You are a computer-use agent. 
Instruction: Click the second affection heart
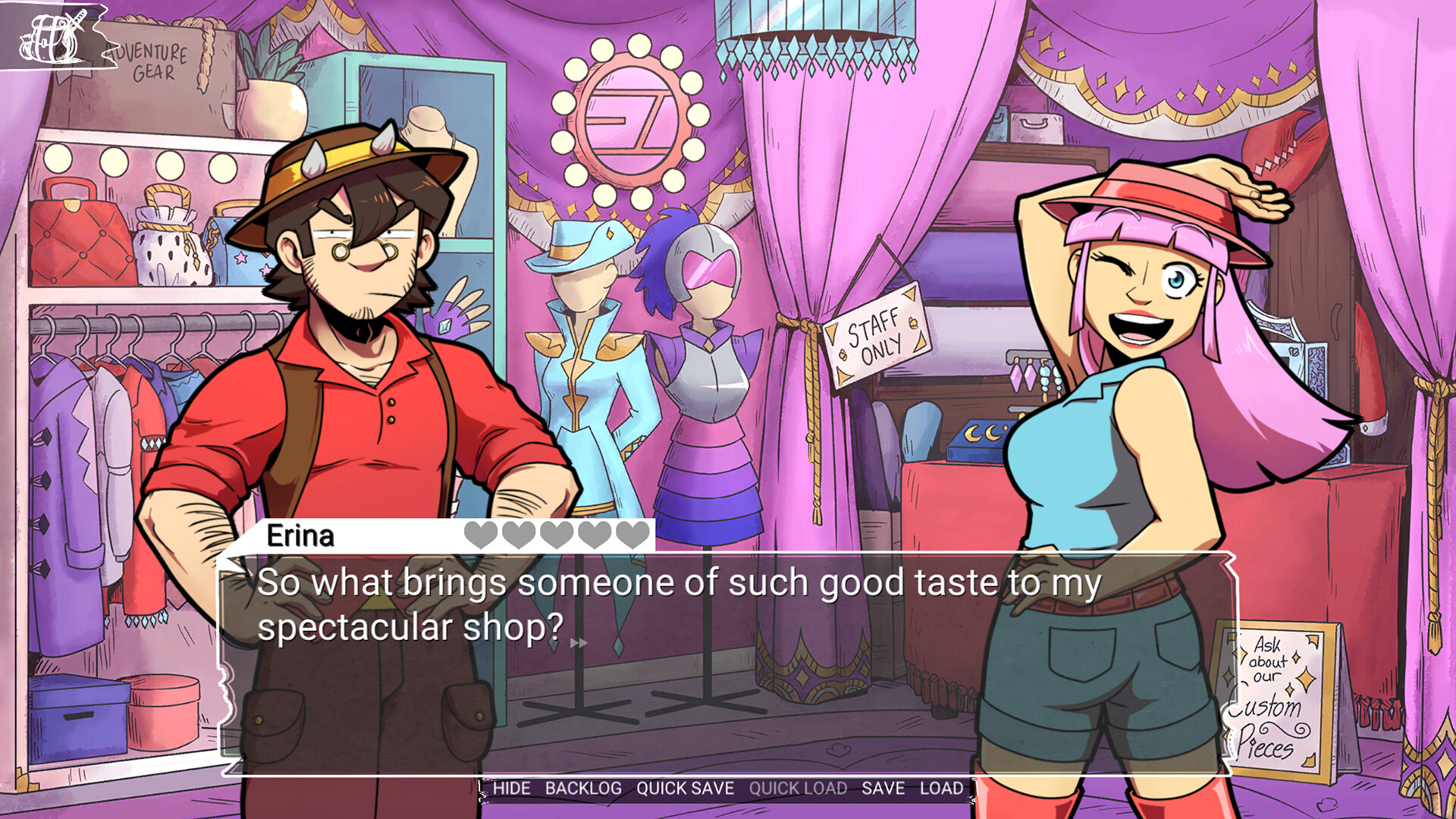pyautogui.click(x=519, y=536)
